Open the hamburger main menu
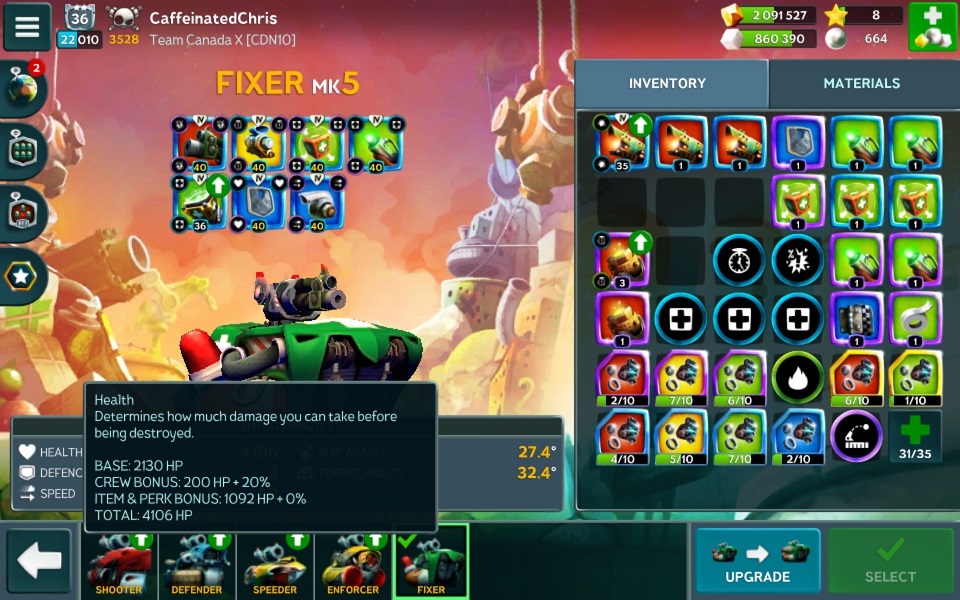Screen dimensions: 960x600 27,26
